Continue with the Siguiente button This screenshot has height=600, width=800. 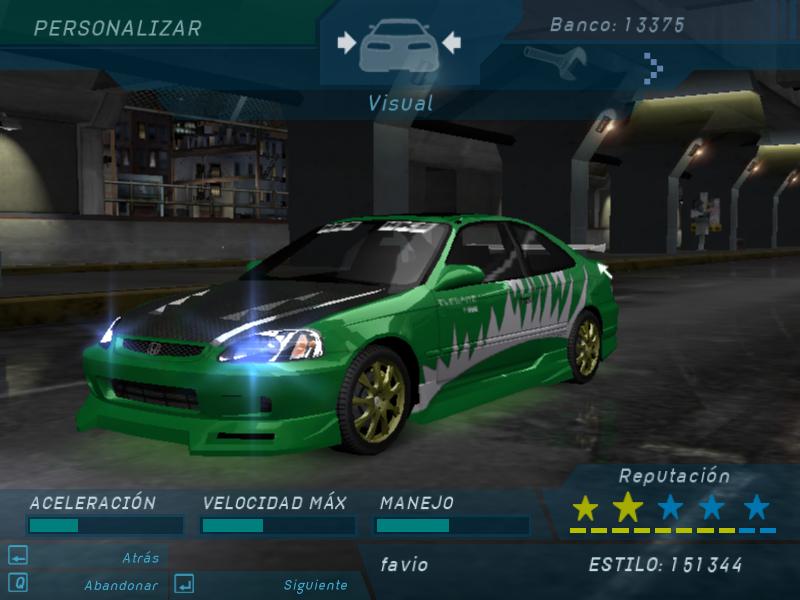(315, 585)
